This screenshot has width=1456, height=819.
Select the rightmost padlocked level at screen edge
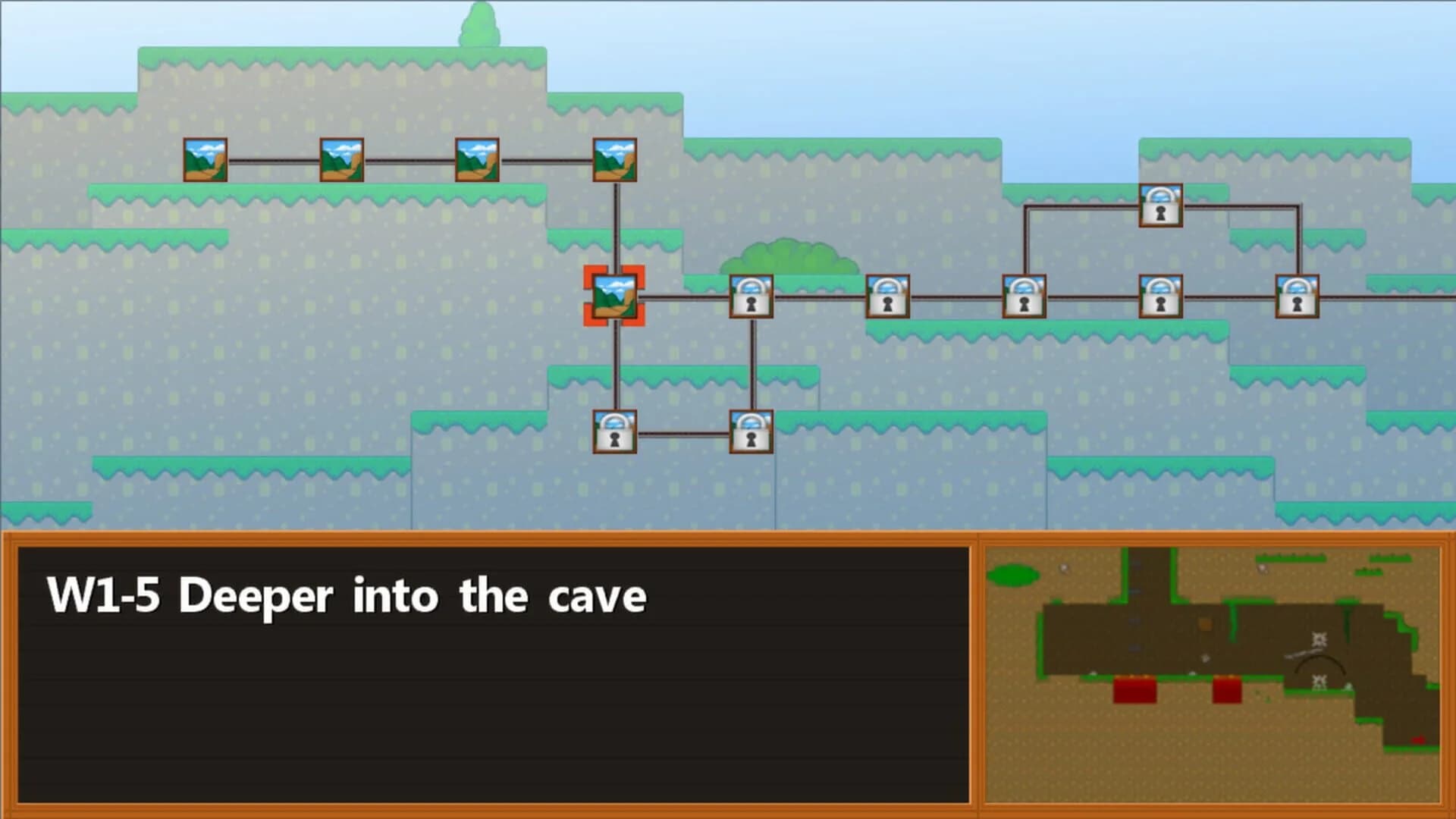1297,297
